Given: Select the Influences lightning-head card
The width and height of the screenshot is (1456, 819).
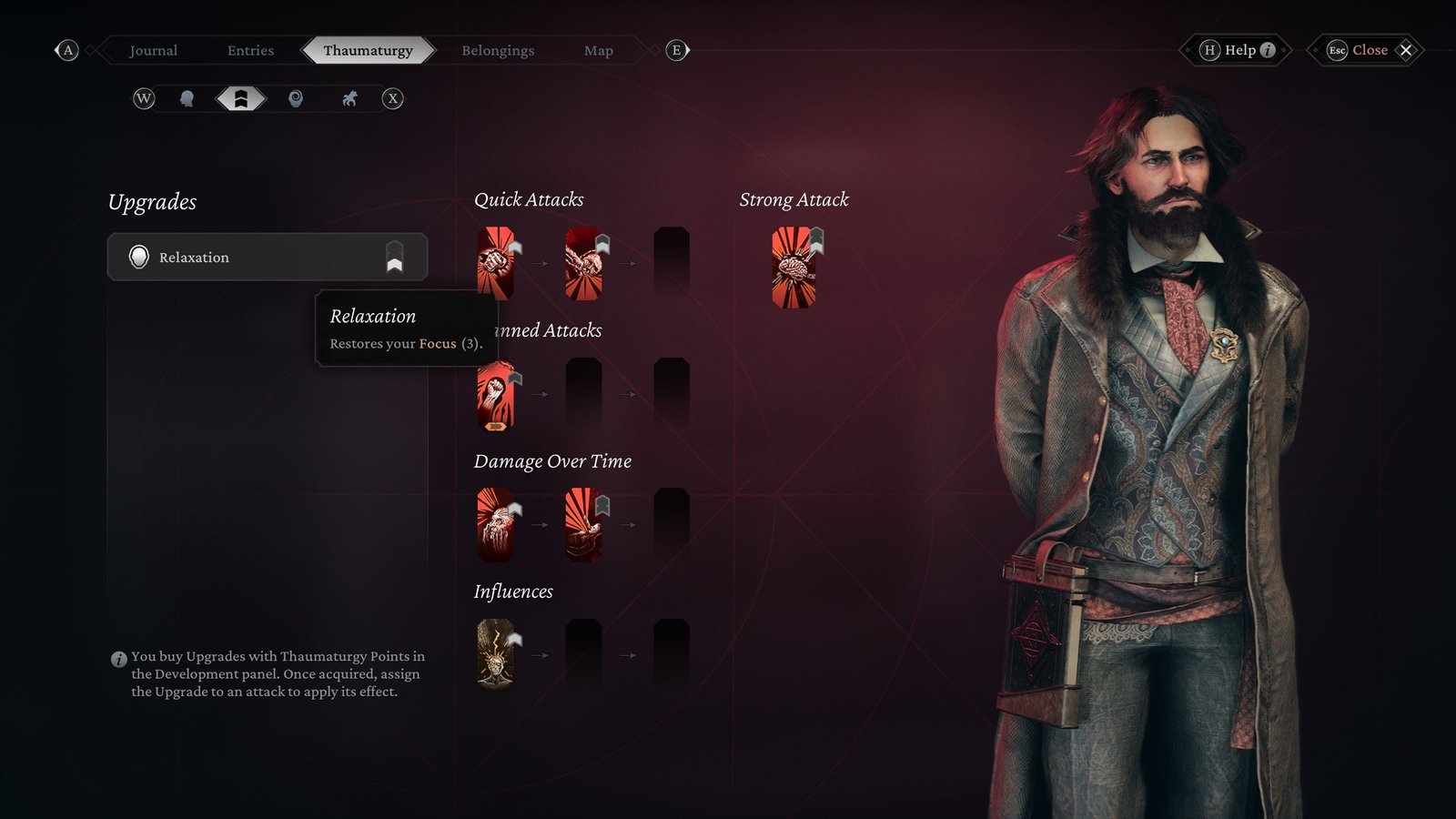Looking at the screenshot, I should click(x=496, y=655).
